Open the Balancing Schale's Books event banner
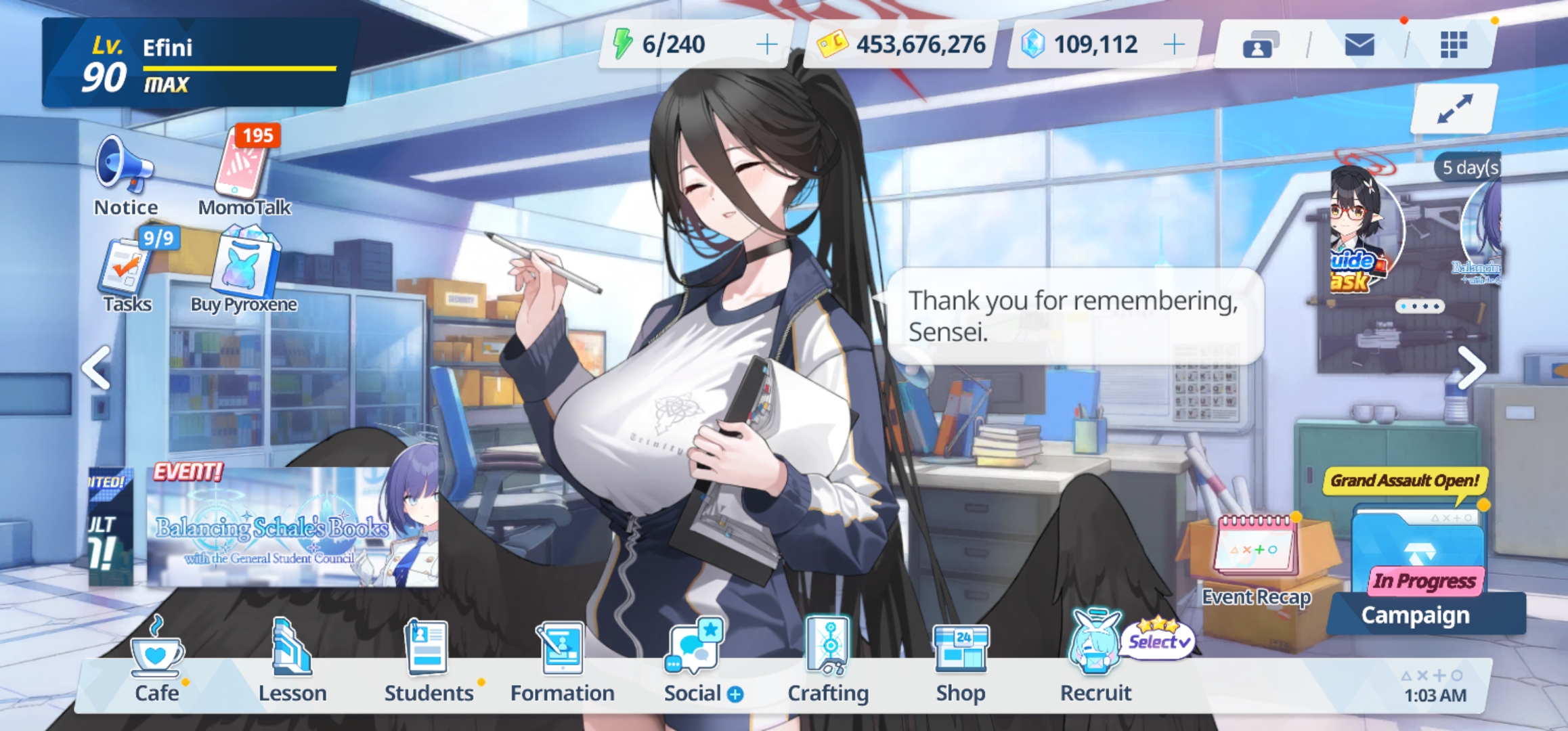Viewport: 1568px width, 731px height. [x=292, y=528]
